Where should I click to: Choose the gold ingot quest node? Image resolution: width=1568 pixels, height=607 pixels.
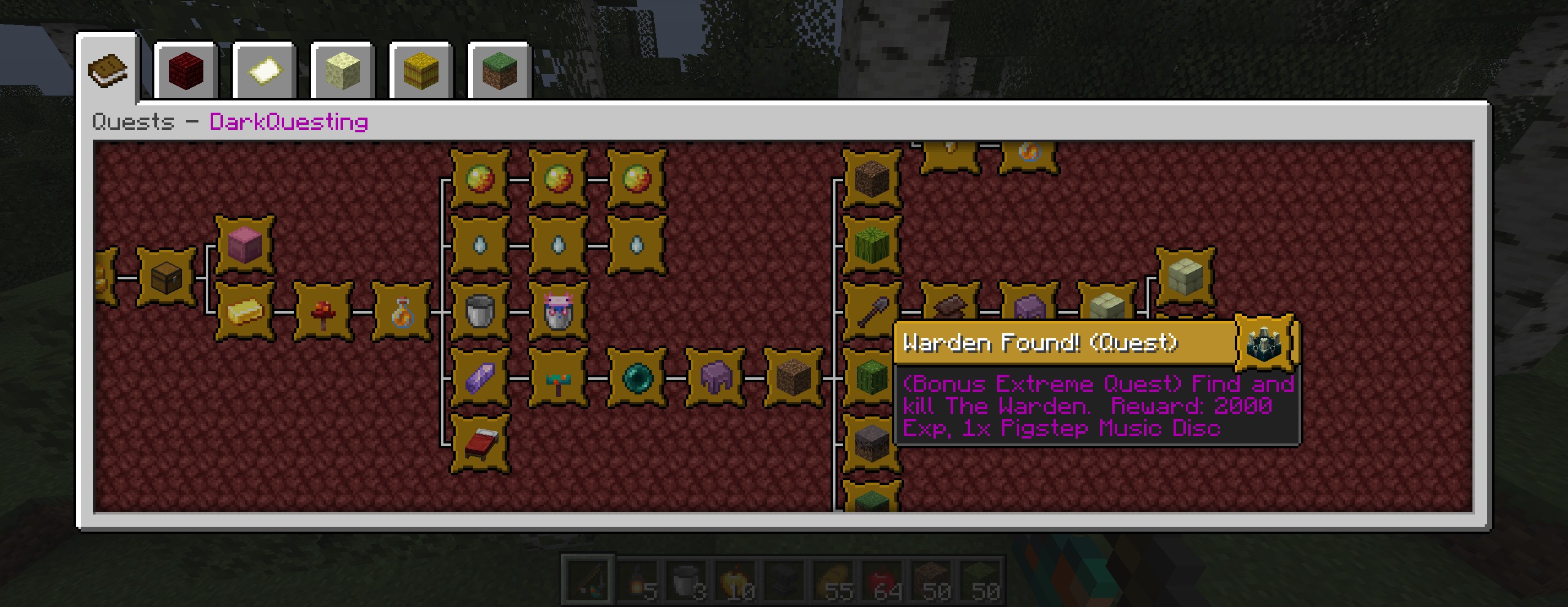click(244, 312)
